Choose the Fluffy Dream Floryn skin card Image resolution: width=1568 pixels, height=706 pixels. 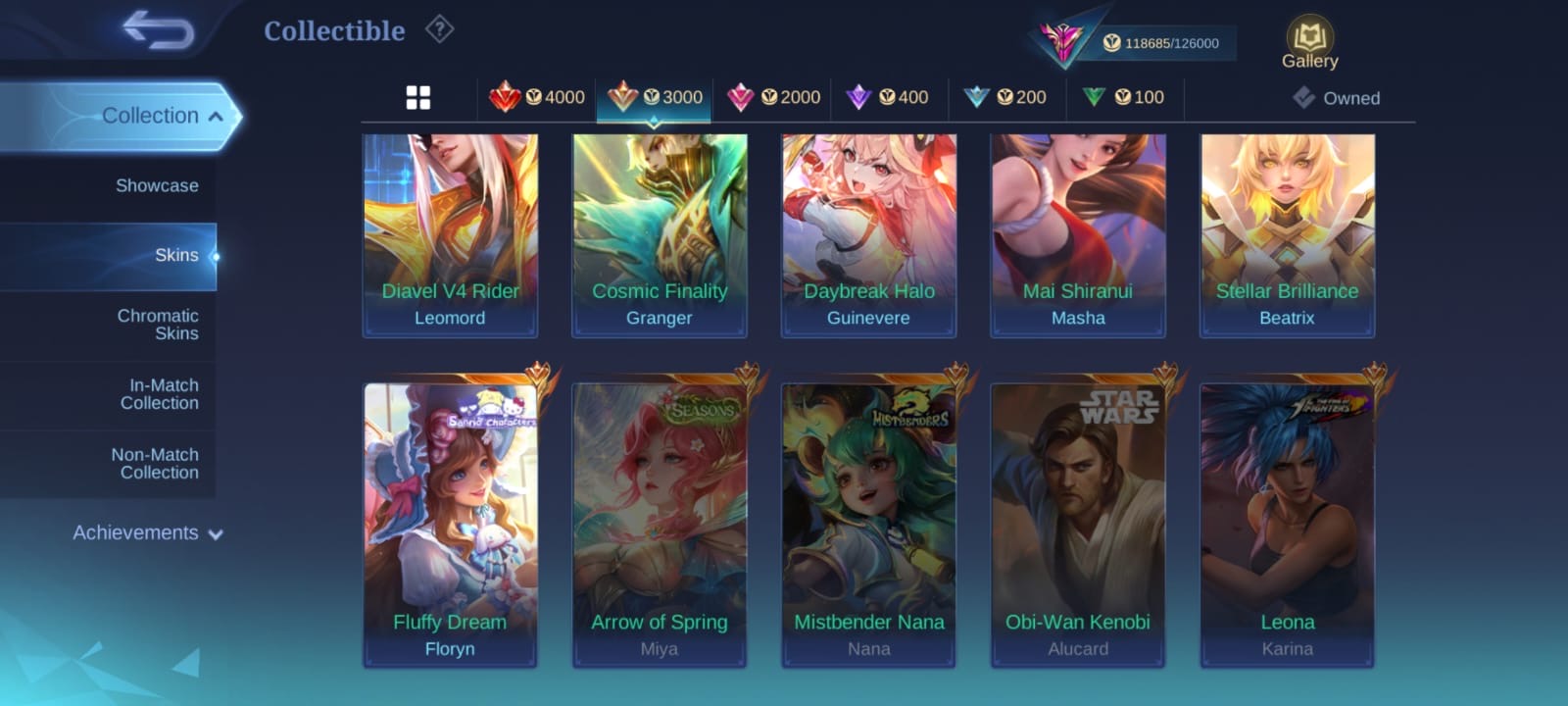(450, 525)
